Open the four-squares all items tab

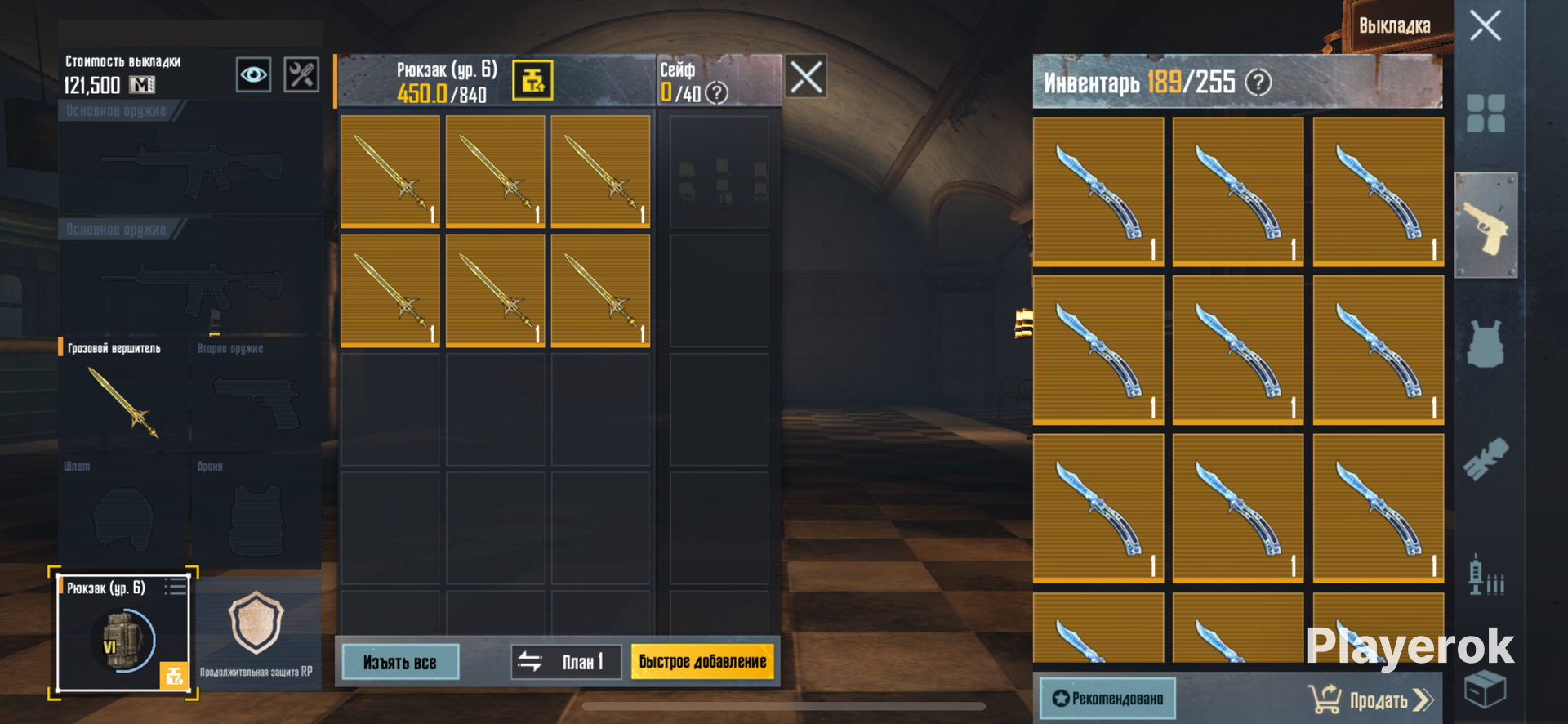pyautogui.click(x=1486, y=114)
